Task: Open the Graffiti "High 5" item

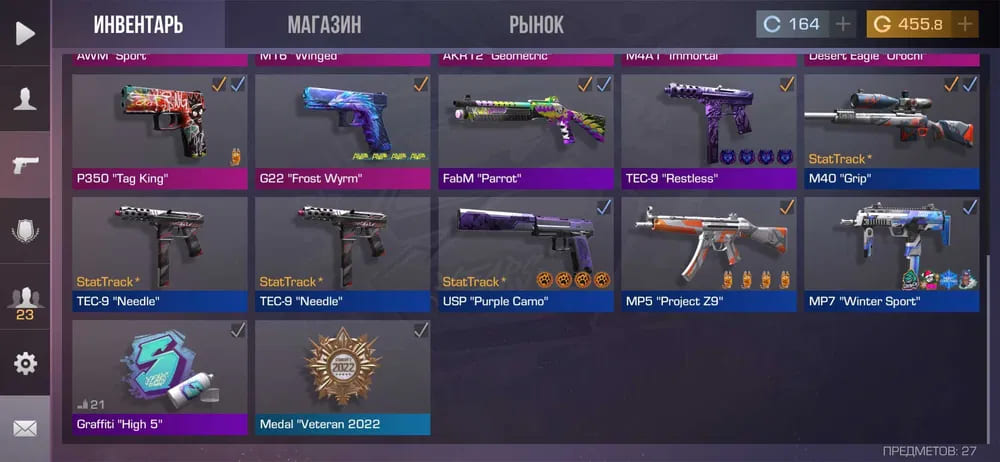Action: point(160,376)
